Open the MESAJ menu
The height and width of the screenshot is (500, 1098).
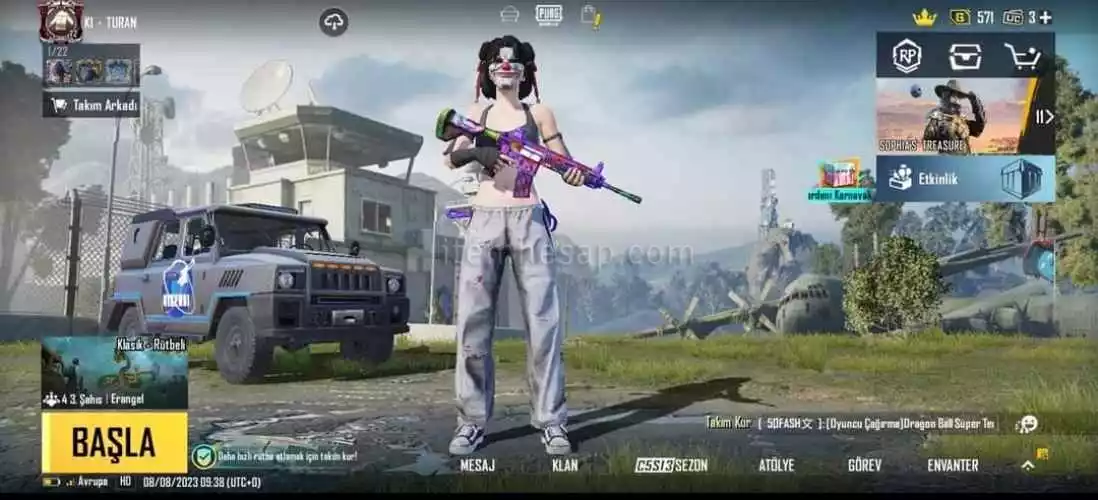(478, 465)
